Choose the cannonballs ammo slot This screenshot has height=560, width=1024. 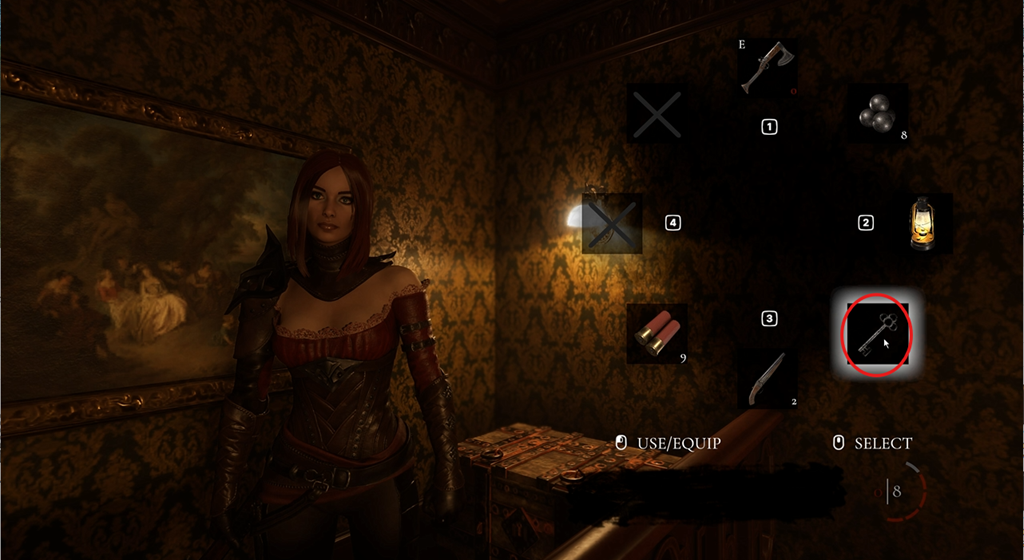[x=877, y=115]
